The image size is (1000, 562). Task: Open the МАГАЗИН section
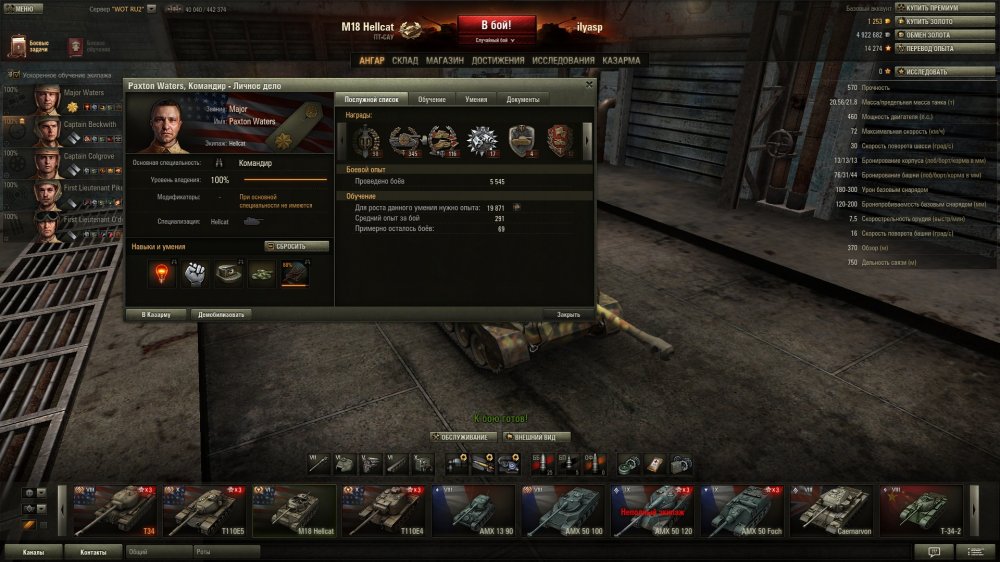(443, 60)
